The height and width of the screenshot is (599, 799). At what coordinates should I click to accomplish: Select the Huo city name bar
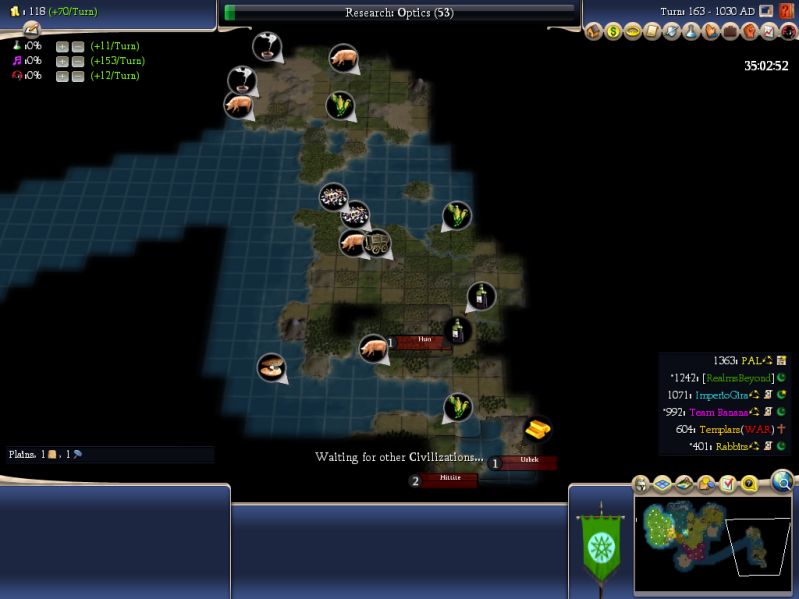(x=424, y=340)
